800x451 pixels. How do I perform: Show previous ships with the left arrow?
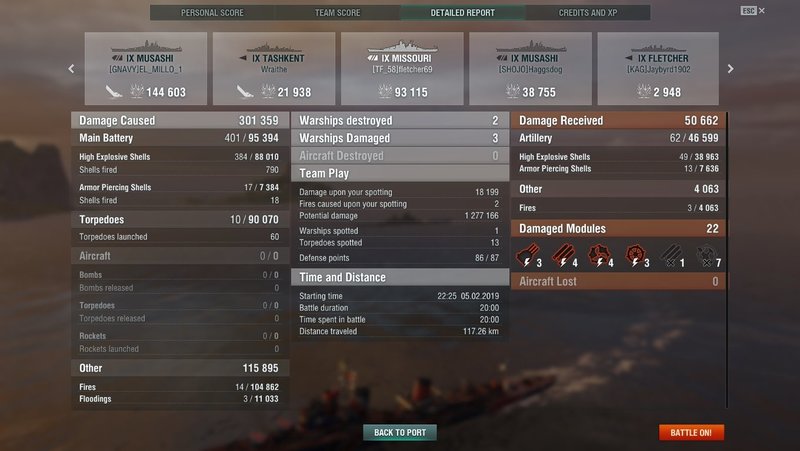pos(71,69)
